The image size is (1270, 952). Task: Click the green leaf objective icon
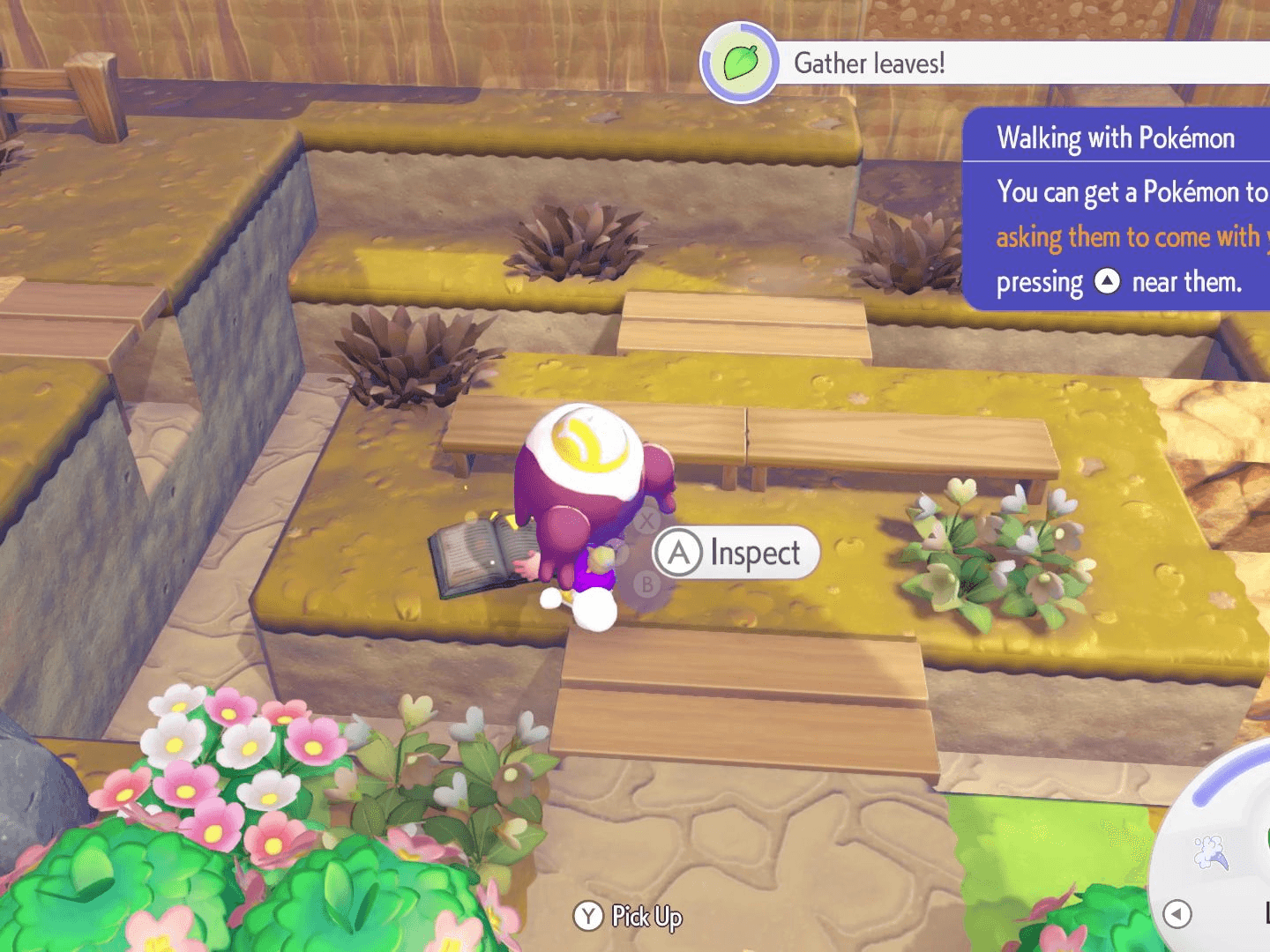tap(740, 63)
